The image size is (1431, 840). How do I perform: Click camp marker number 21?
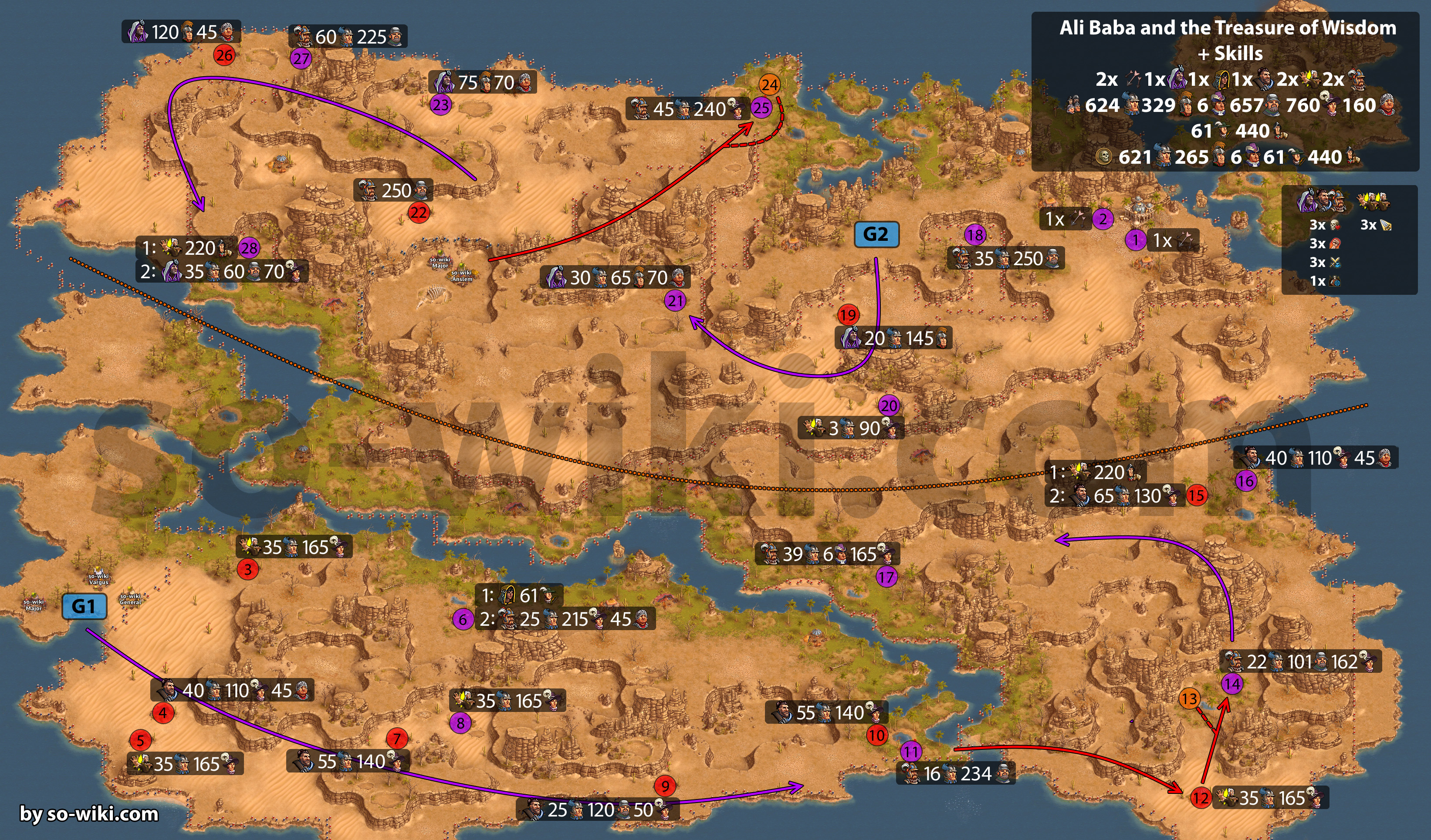click(675, 300)
